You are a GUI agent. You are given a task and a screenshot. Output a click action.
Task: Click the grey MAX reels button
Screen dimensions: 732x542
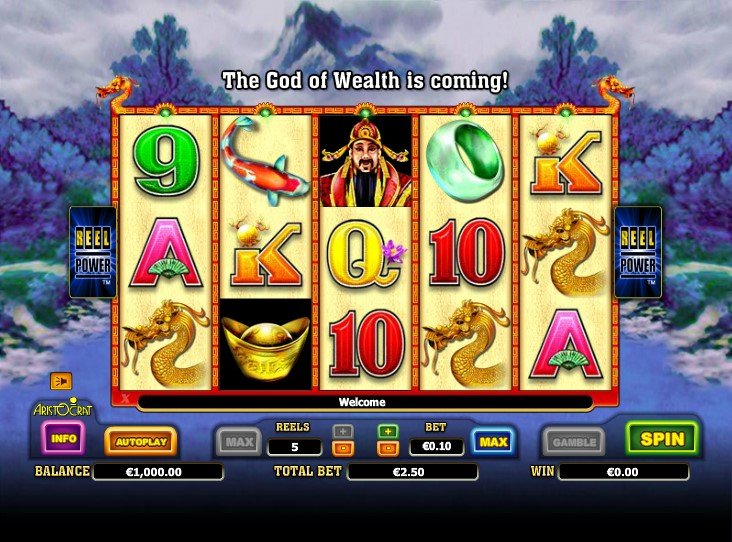click(238, 441)
